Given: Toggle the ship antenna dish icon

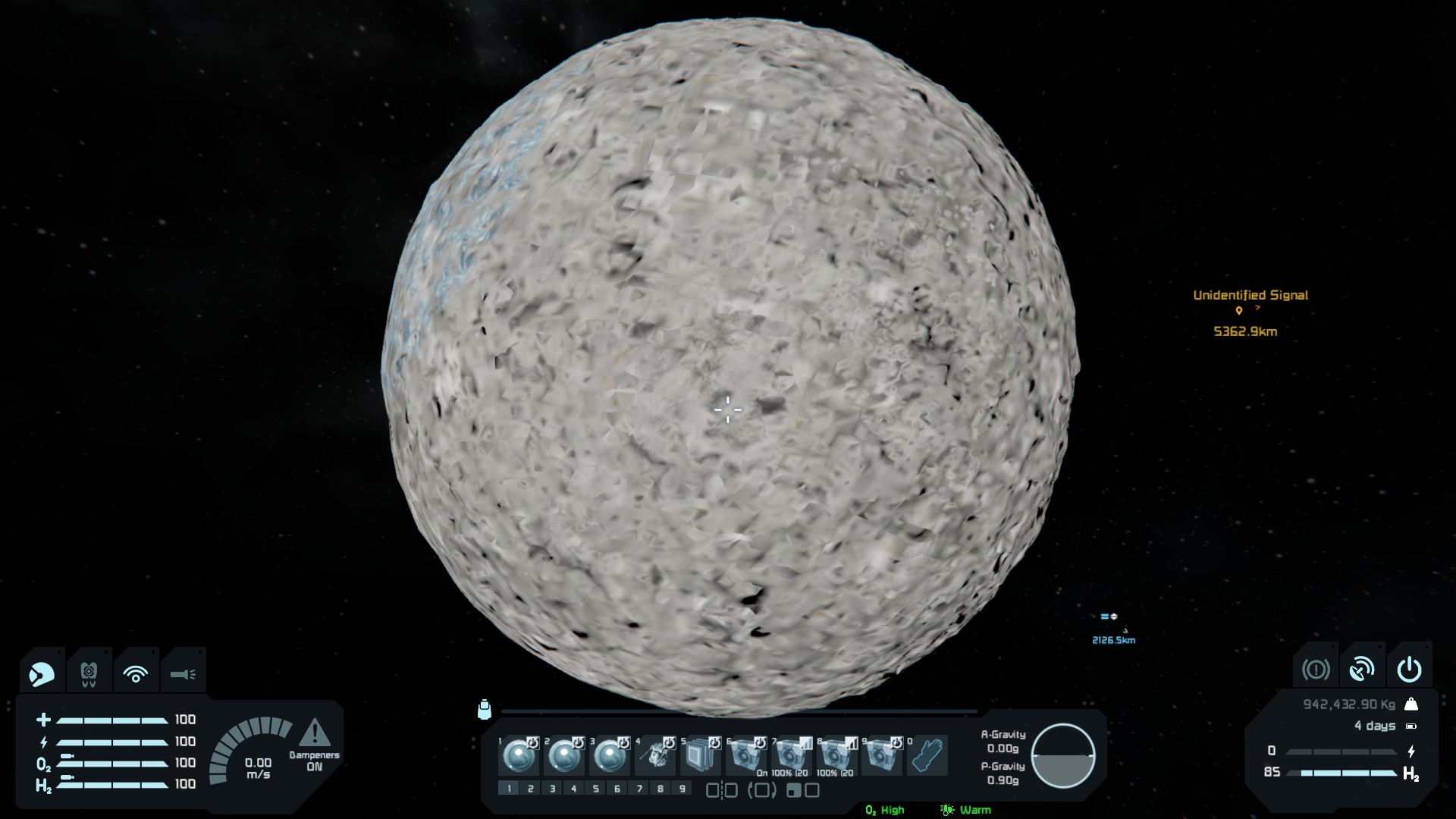Looking at the screenshot, I should (x=1362, y=669).
